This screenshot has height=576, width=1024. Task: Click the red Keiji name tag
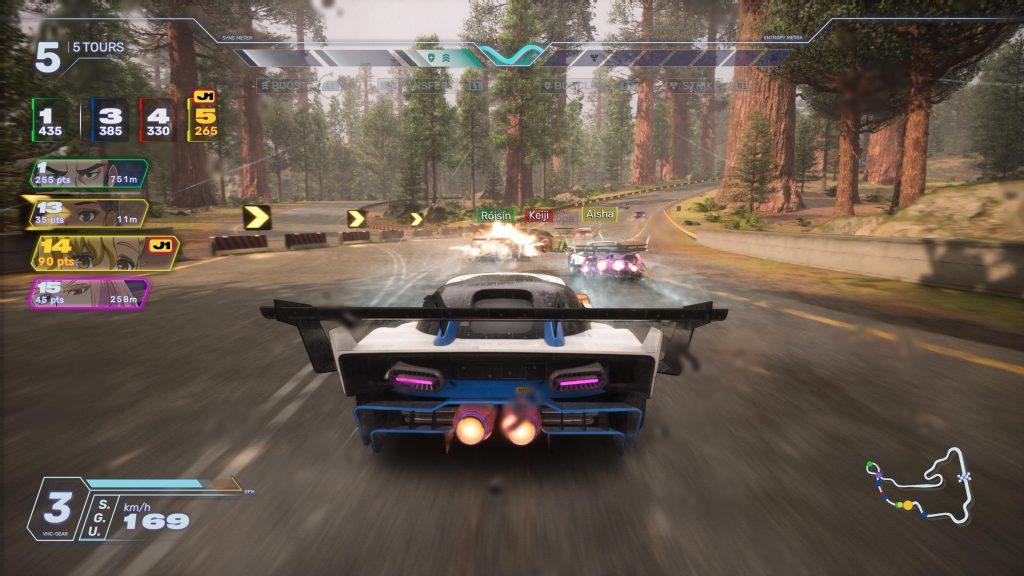pyautogui.click(x=539, y=214)
